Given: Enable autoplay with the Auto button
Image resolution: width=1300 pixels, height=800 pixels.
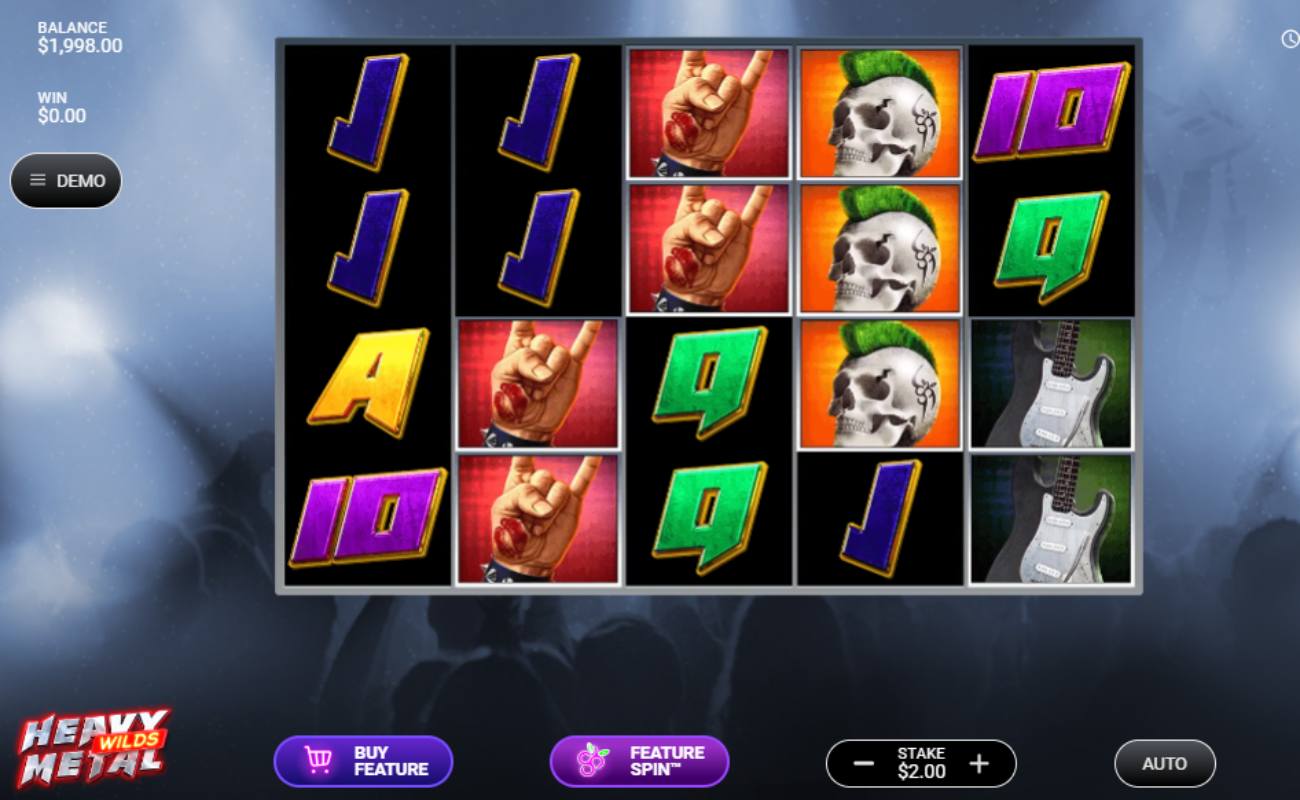Looking at the screenshot, I should click(1164, 763).
